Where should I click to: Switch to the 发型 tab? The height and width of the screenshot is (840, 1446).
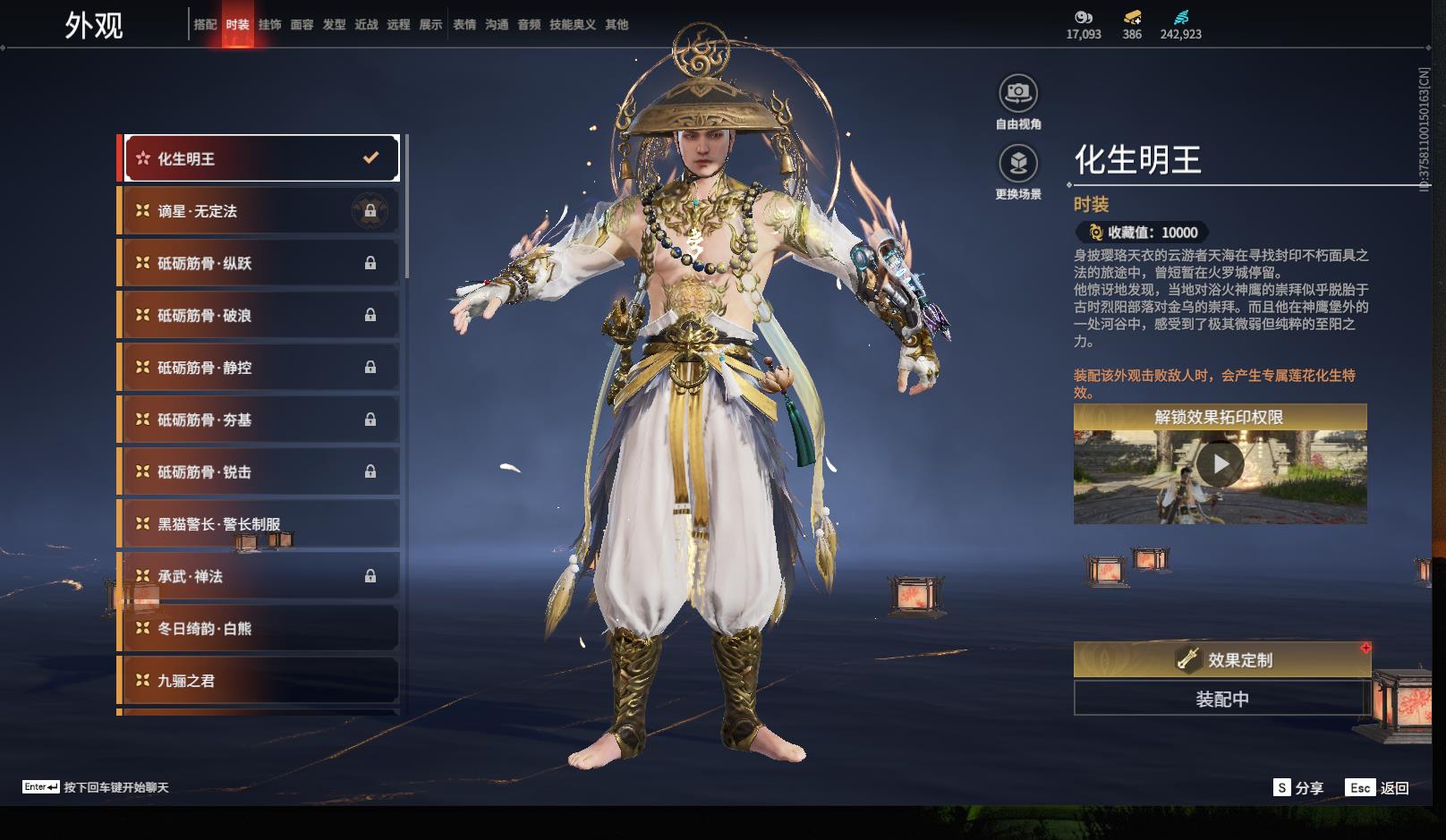click(x=334, y=25)
